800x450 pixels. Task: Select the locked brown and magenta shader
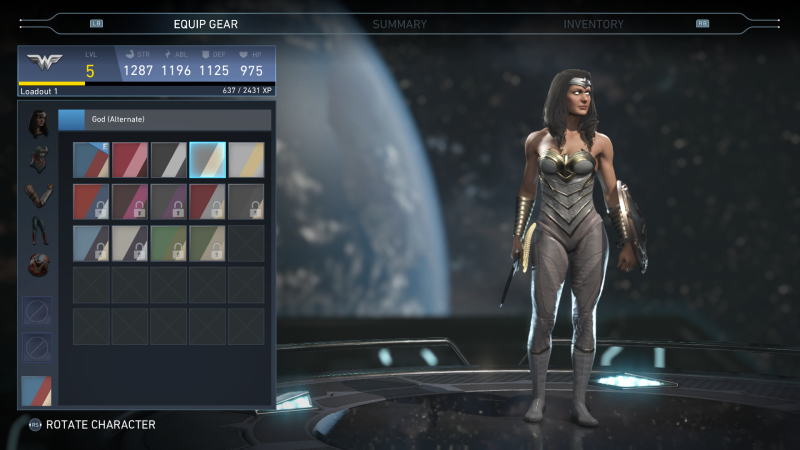pyautogui.click(x=130, y=202)
